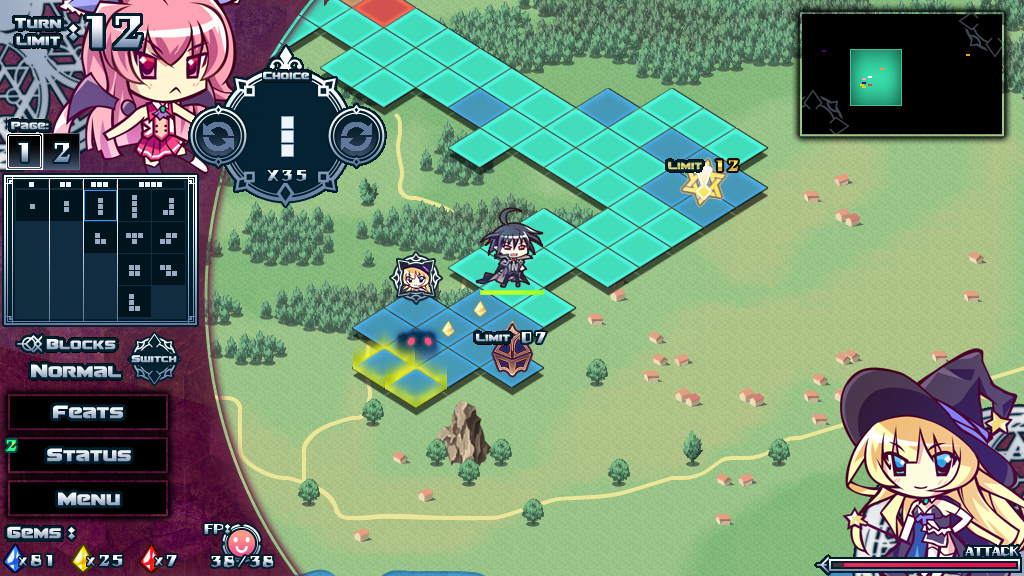Open the Status menu
The width and height of the screenshot is (1024, 576).
88,455
